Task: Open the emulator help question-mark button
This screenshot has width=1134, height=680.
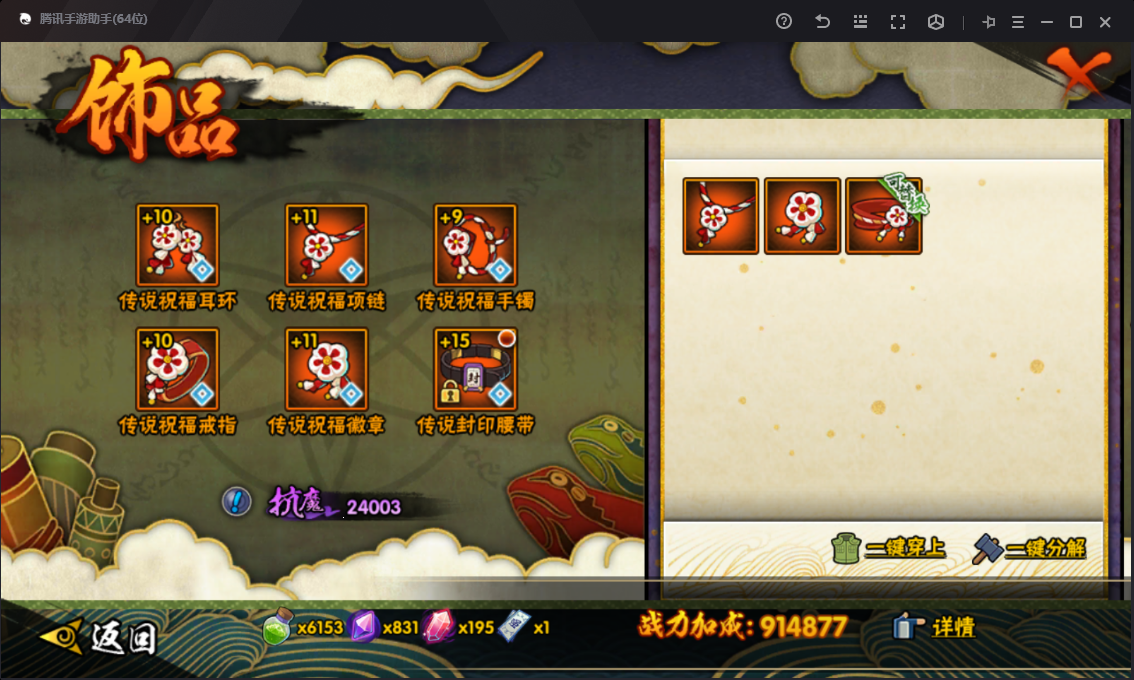Action: (x=784, y=22)
